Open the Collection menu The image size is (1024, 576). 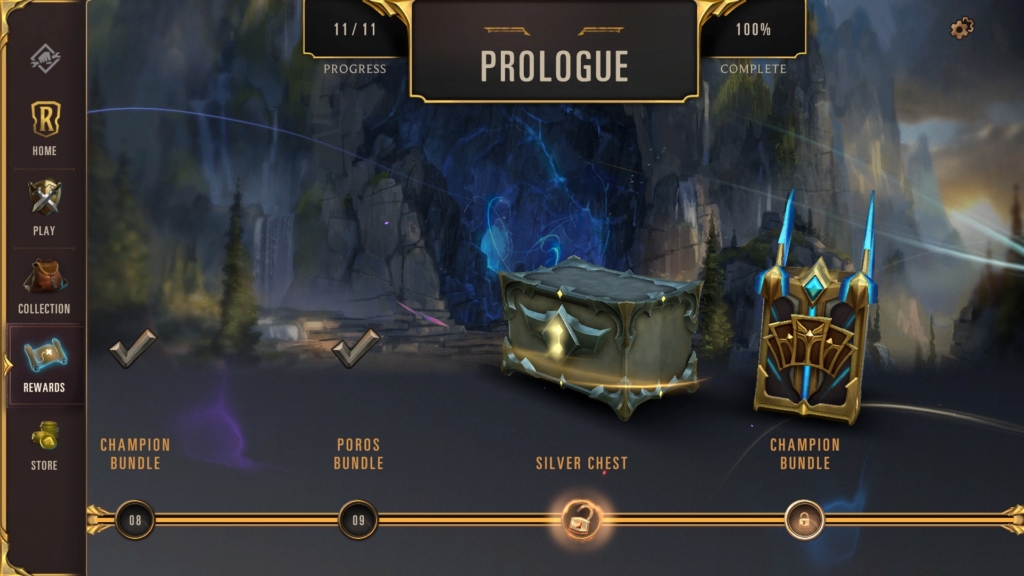coord(44,285)
